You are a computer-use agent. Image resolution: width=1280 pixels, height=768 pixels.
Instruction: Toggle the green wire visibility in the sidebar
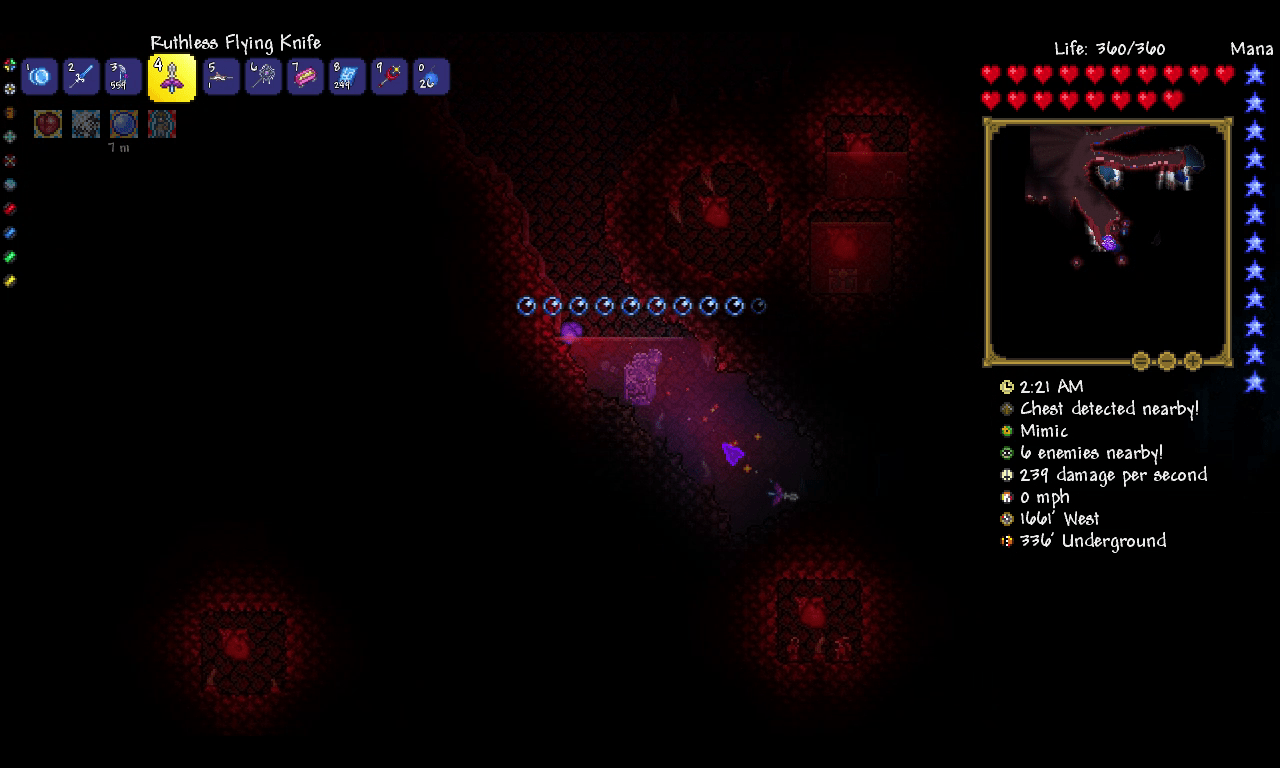click(9, 256)
